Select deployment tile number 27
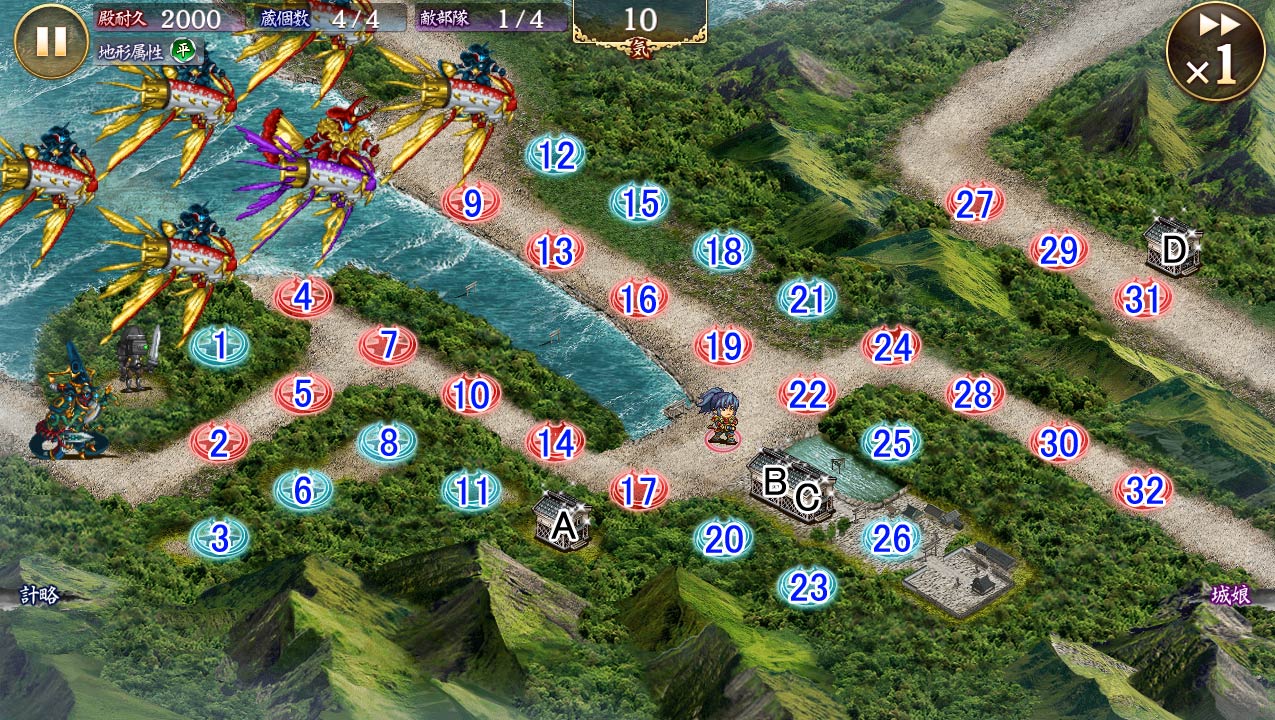 974,205
